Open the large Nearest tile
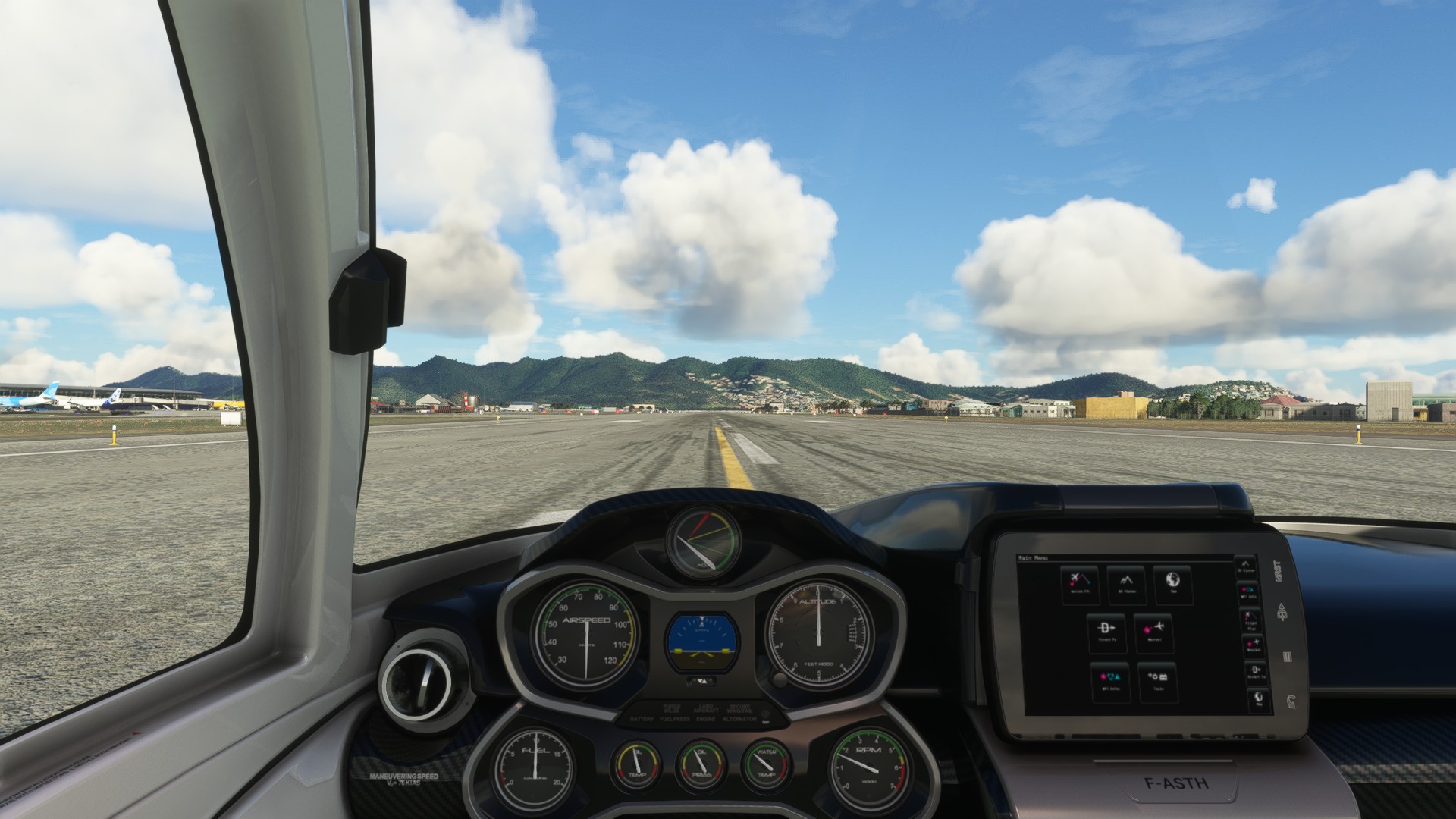The image size is (1456, 819). pyautogui.click(x=1153, y=632)
